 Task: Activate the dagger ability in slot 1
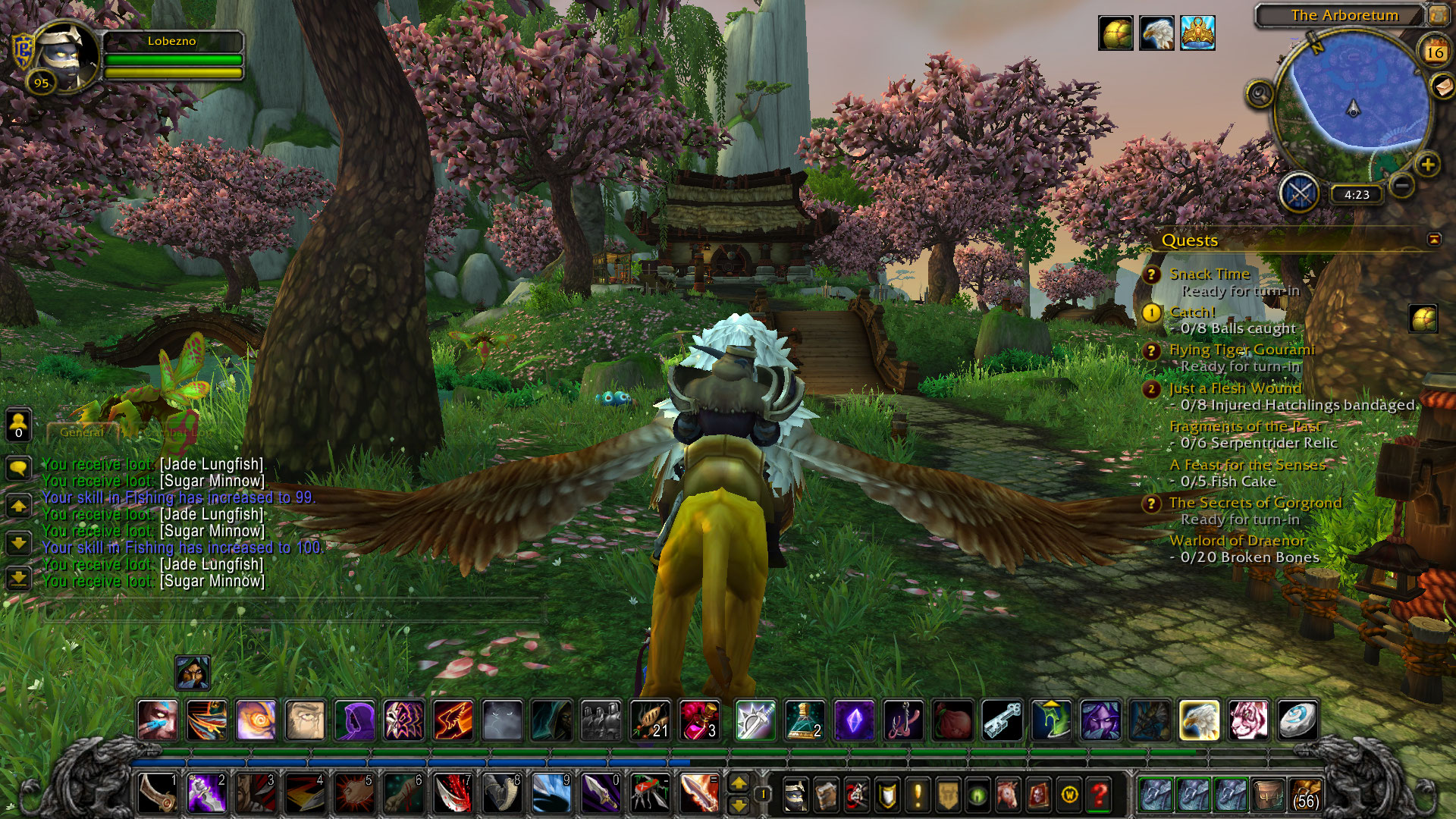[x=158, y=793]
